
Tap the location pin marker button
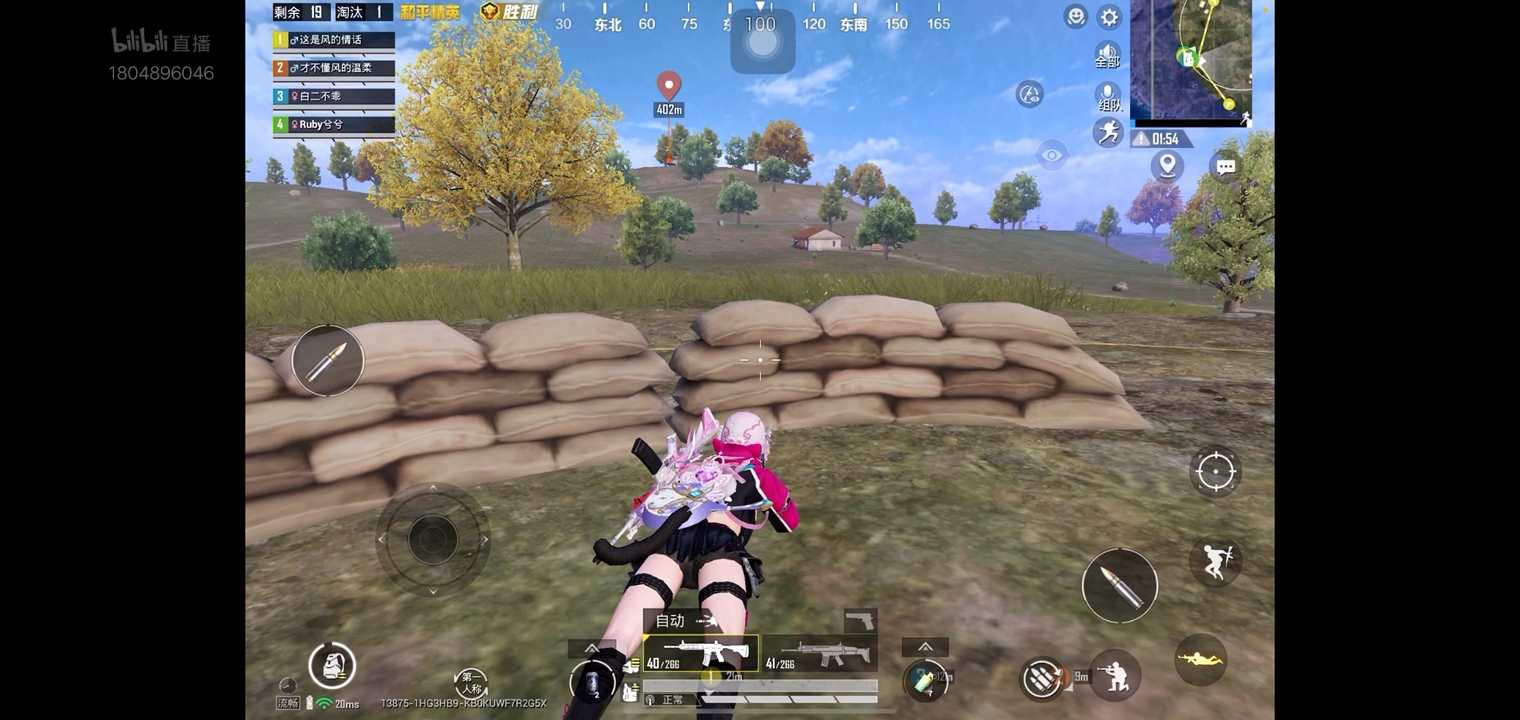point(1167,165)
